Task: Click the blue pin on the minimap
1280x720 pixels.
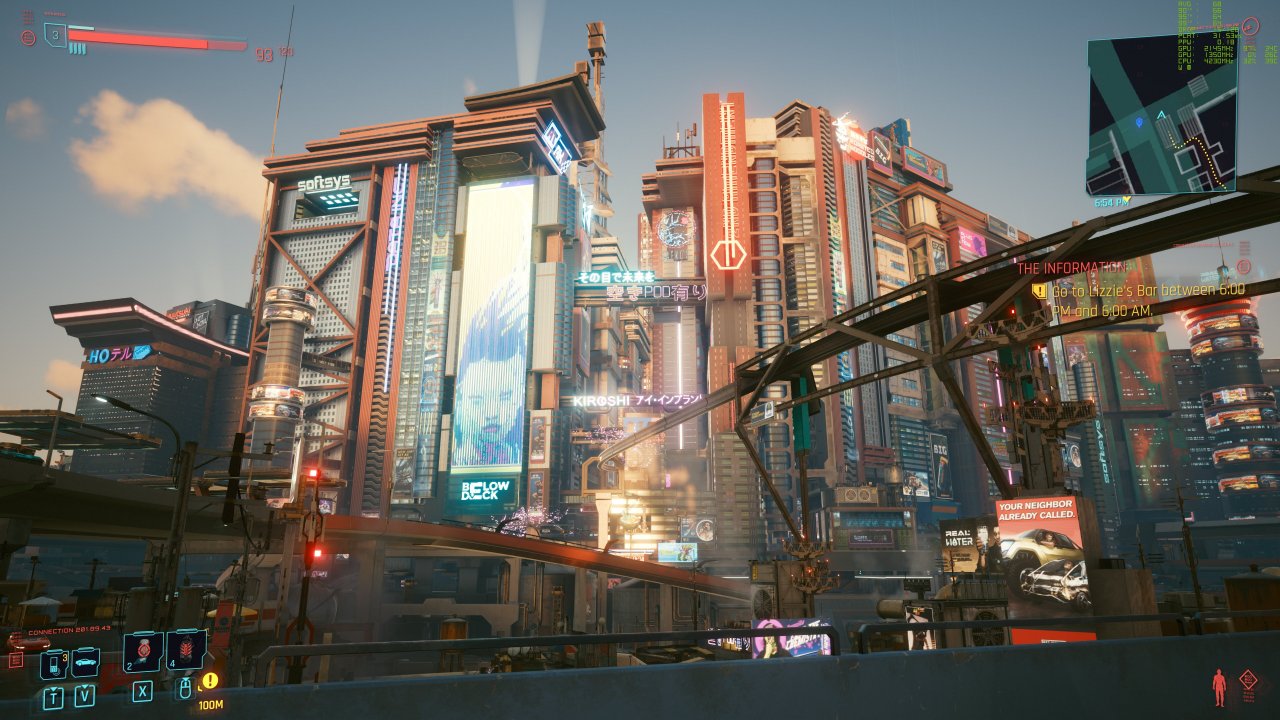Action: click(1139, 122)
